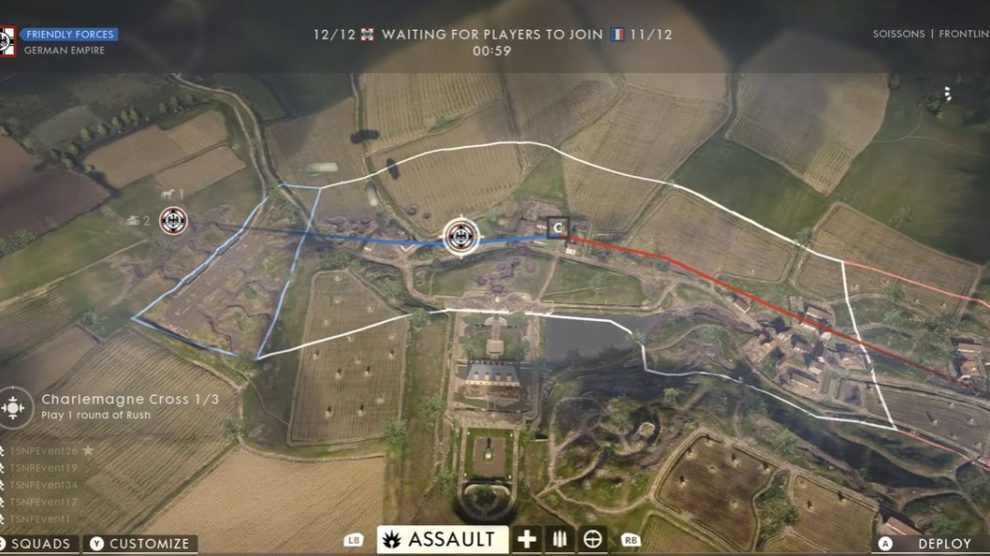
Task: Open the Customize loadout screen
Action: 141,544
